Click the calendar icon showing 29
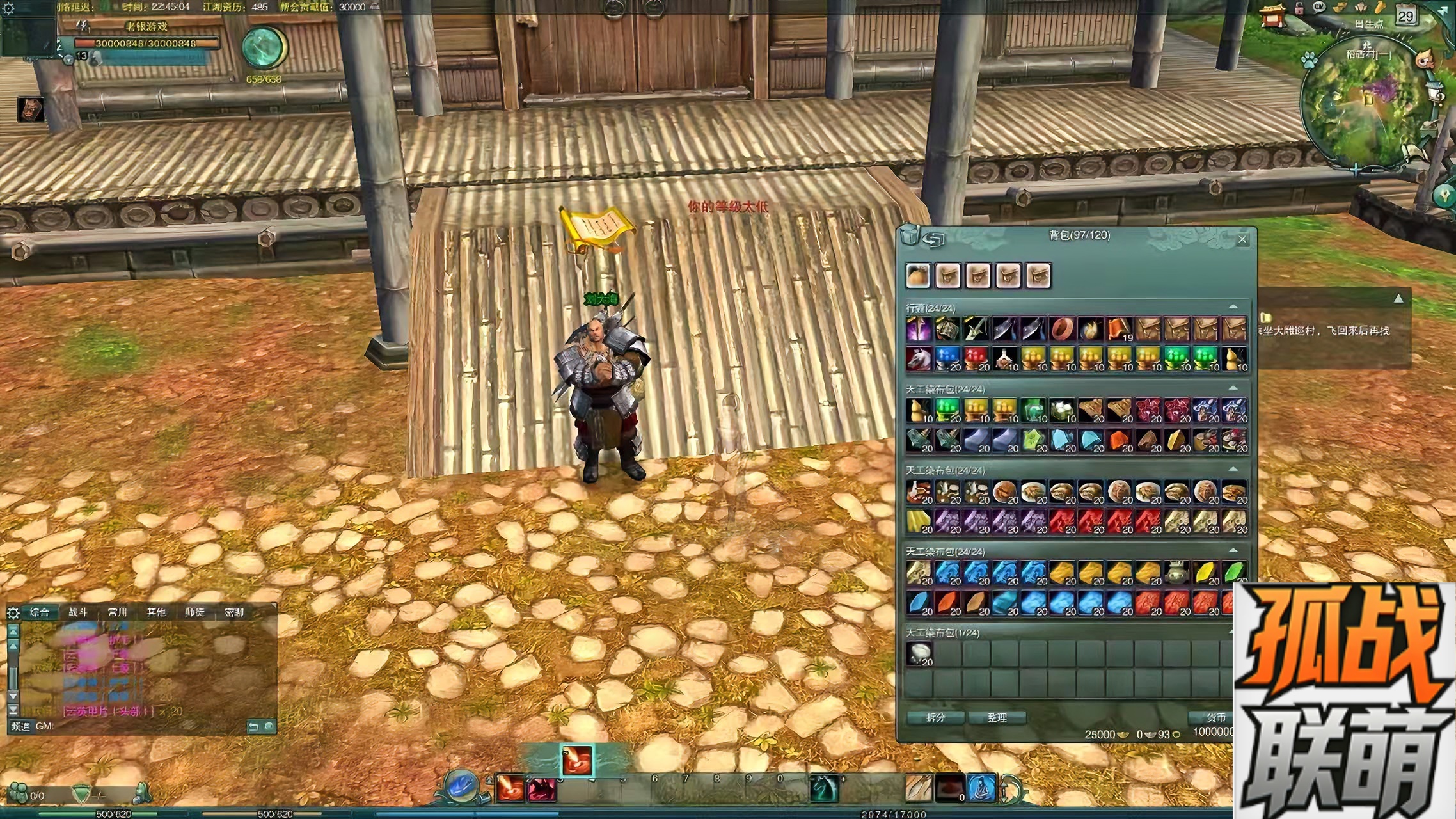The image size is (1456, 819). (1405, 16)
